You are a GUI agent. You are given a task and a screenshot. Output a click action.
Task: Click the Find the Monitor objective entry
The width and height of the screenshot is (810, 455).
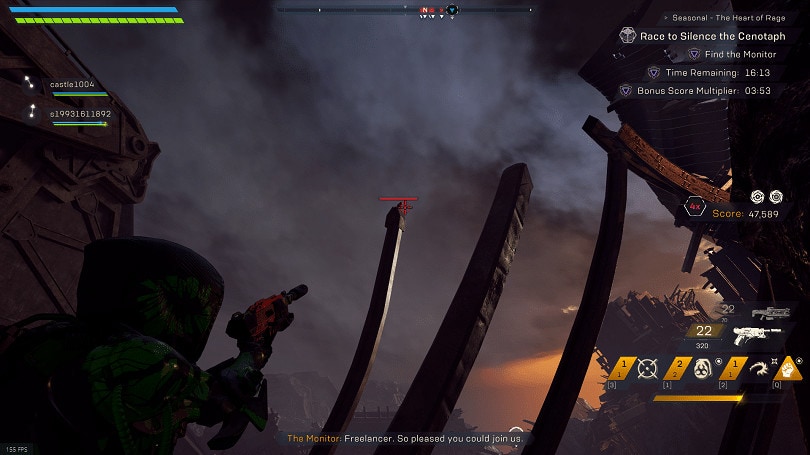tap(739, 54)
